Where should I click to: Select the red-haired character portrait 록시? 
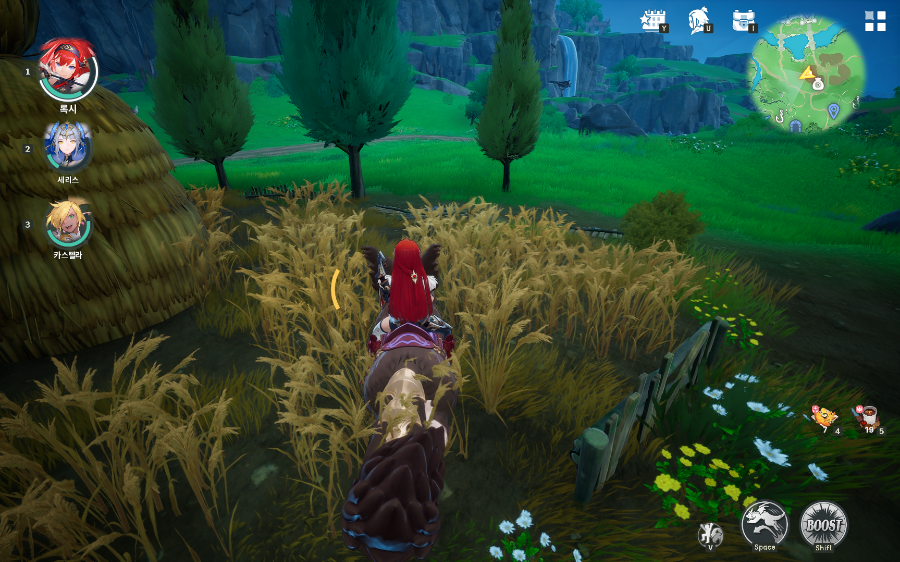[x=68, y=68]
